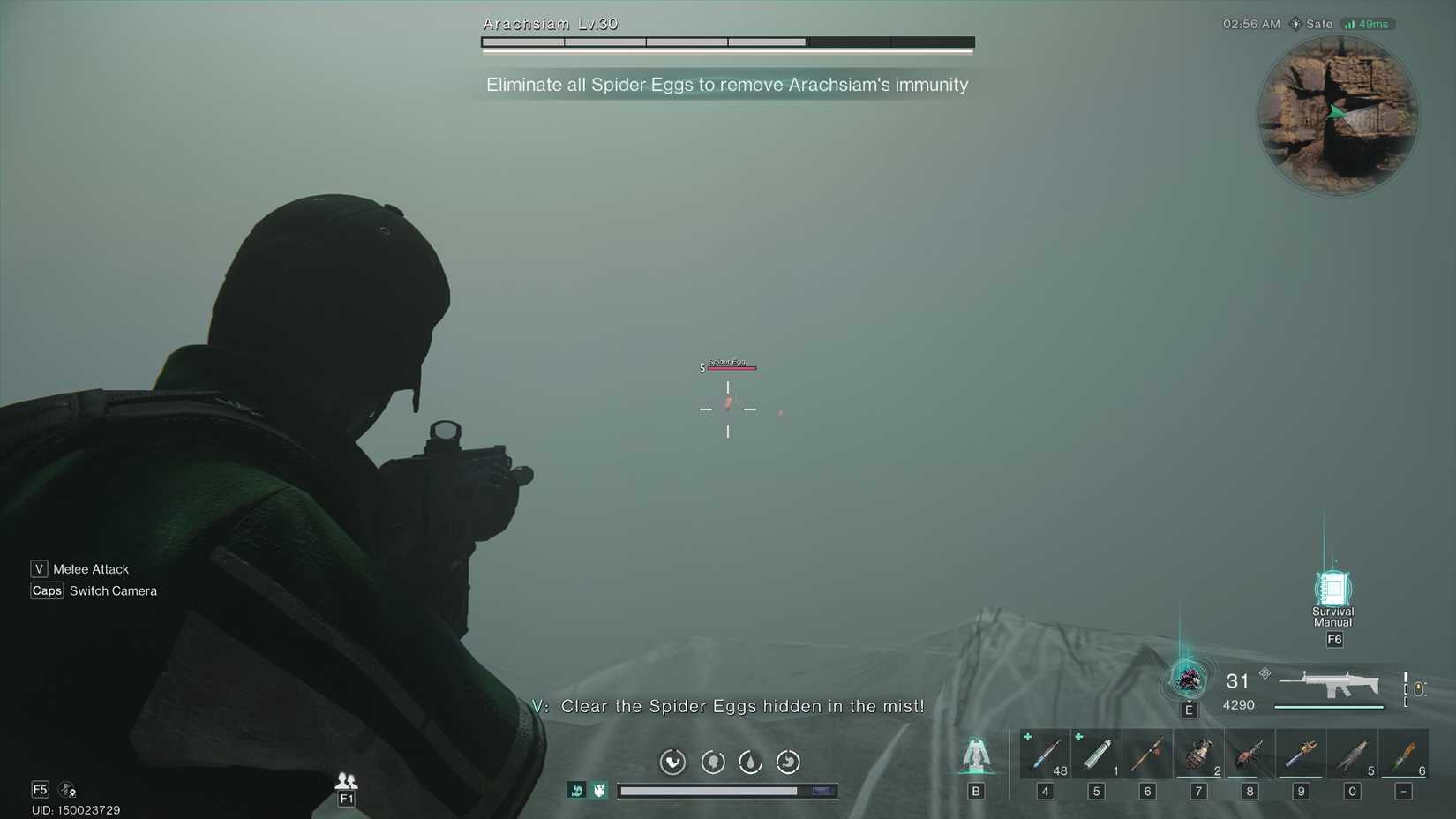Select the syringe item in hotbar slot 4
1456x819 pixels.
(x=1046, y=755)
